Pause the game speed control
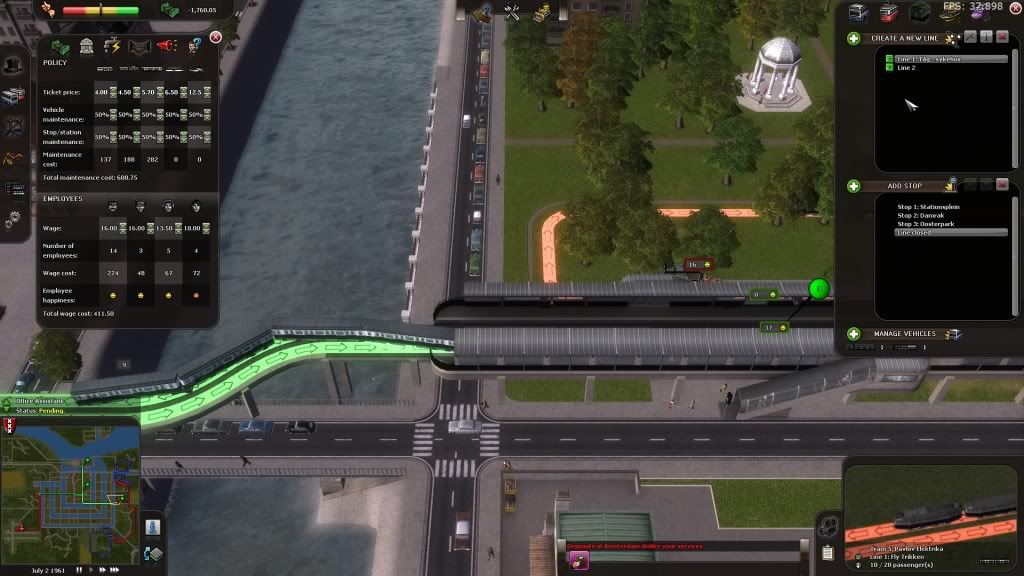The height and width of the screenshot is (576, 1024). coord(79,568)
